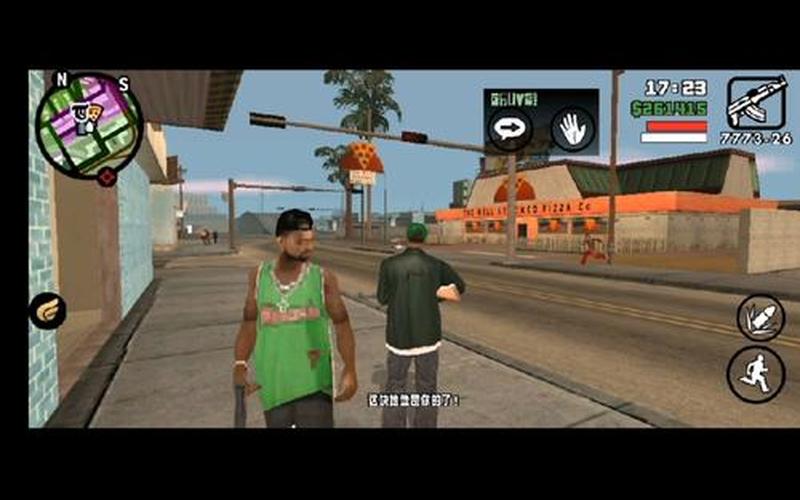Screen dimensions: 800x500
Task: Activate the running man sprint button
Action: [755, 374]
